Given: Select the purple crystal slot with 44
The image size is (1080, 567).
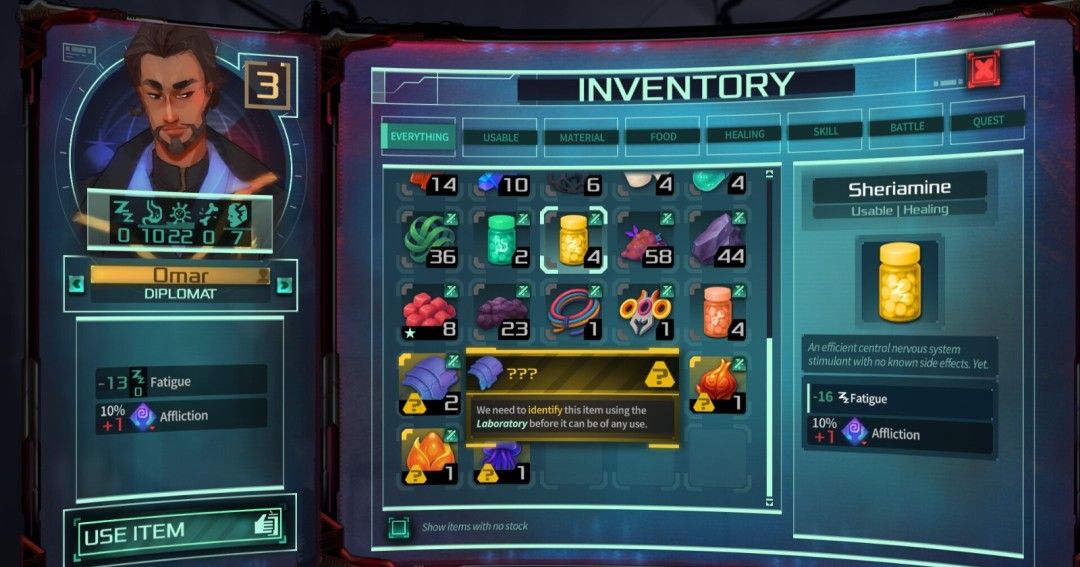Looking at the screenshot, I should click(718, 240).
